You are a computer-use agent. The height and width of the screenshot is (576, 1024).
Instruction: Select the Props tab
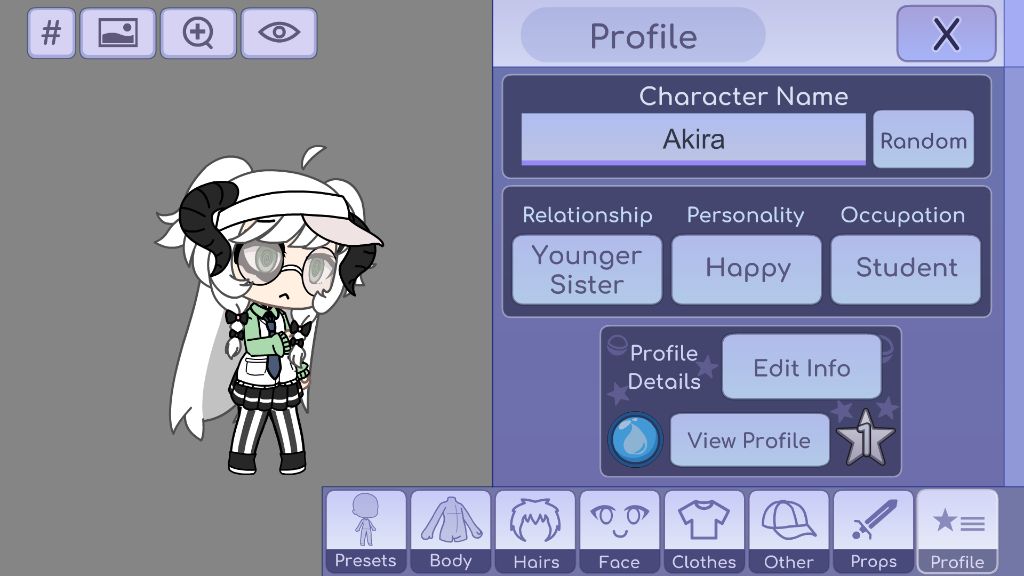(873, 531)
